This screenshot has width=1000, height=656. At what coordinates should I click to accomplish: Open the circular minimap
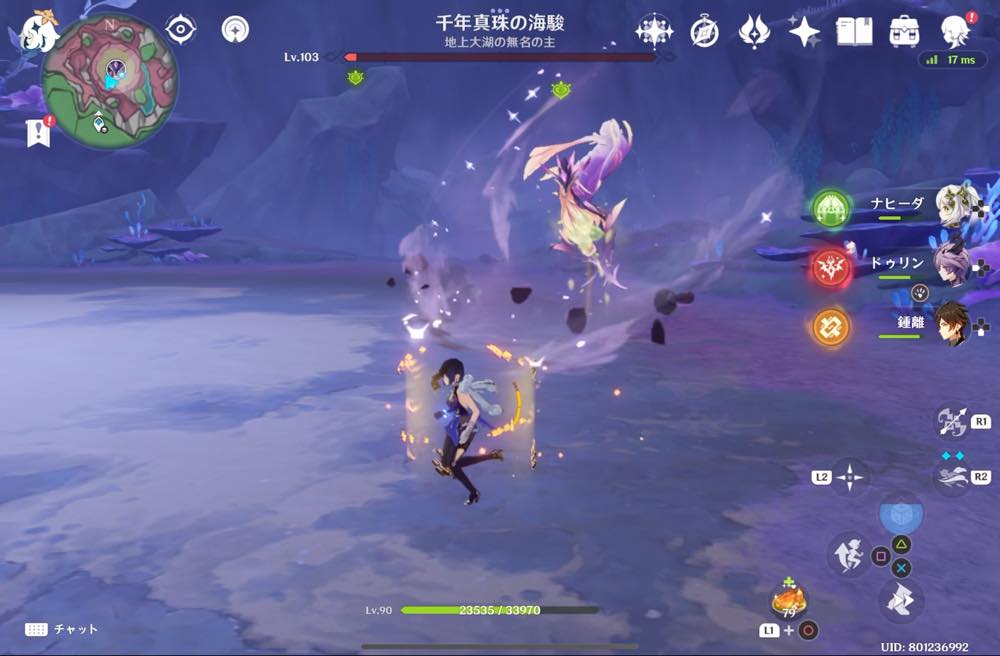[x=110, y=81]
